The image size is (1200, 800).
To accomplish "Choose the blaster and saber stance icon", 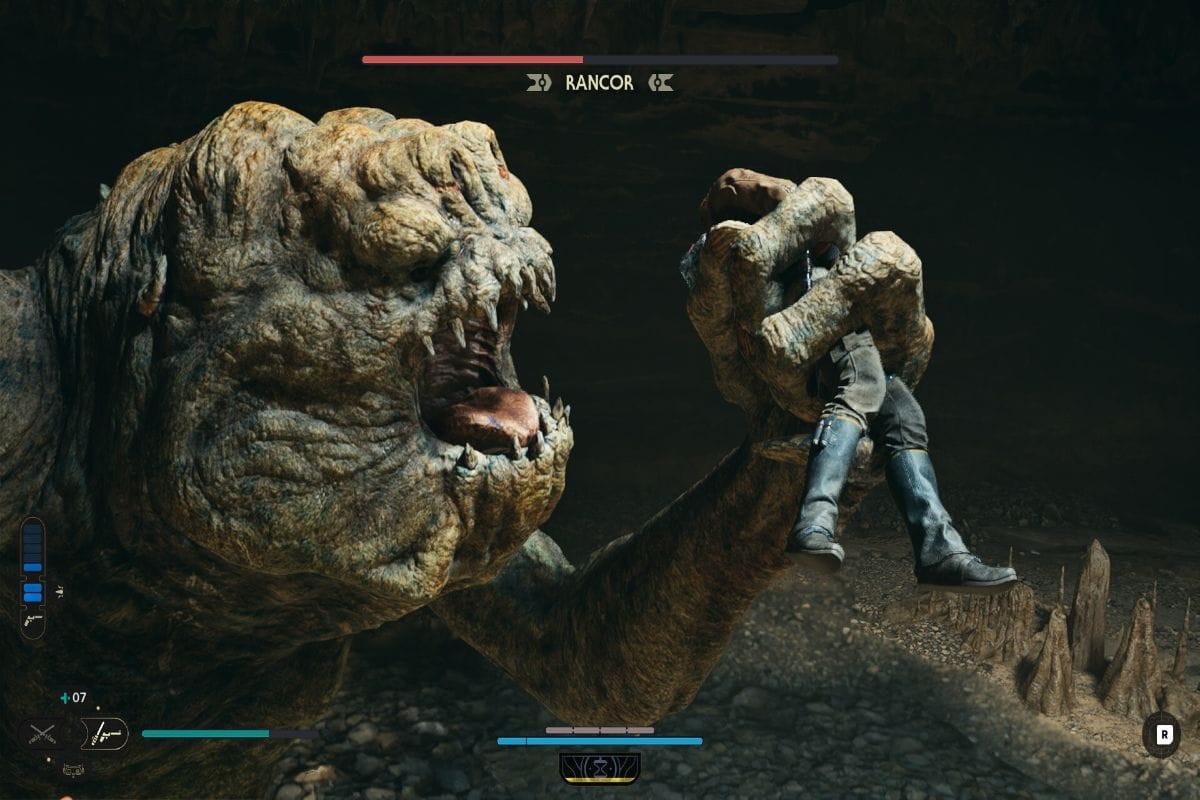I will (x=104, y=734).
